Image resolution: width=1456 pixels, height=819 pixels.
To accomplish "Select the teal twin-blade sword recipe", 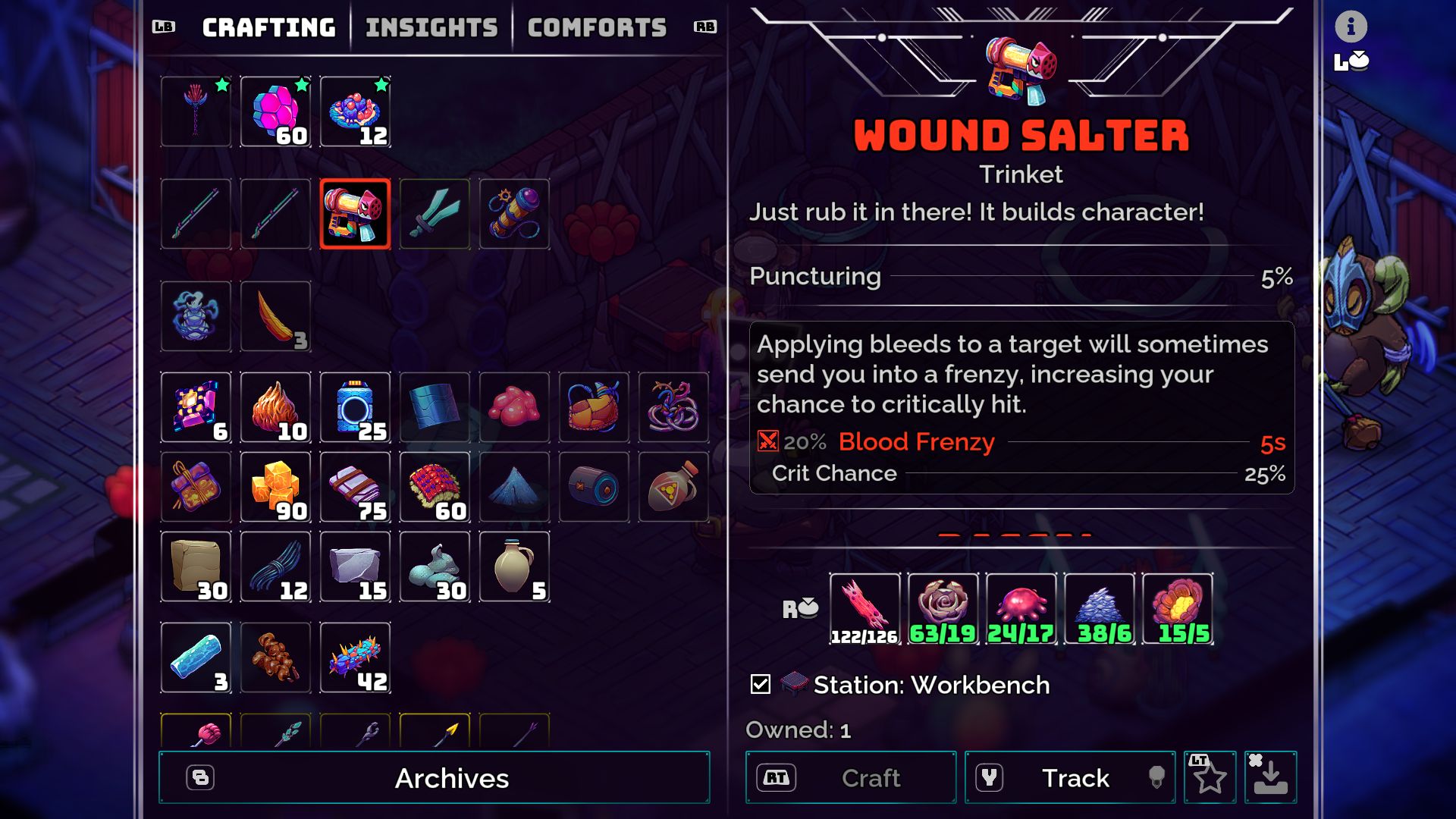I will click(435, 214).
